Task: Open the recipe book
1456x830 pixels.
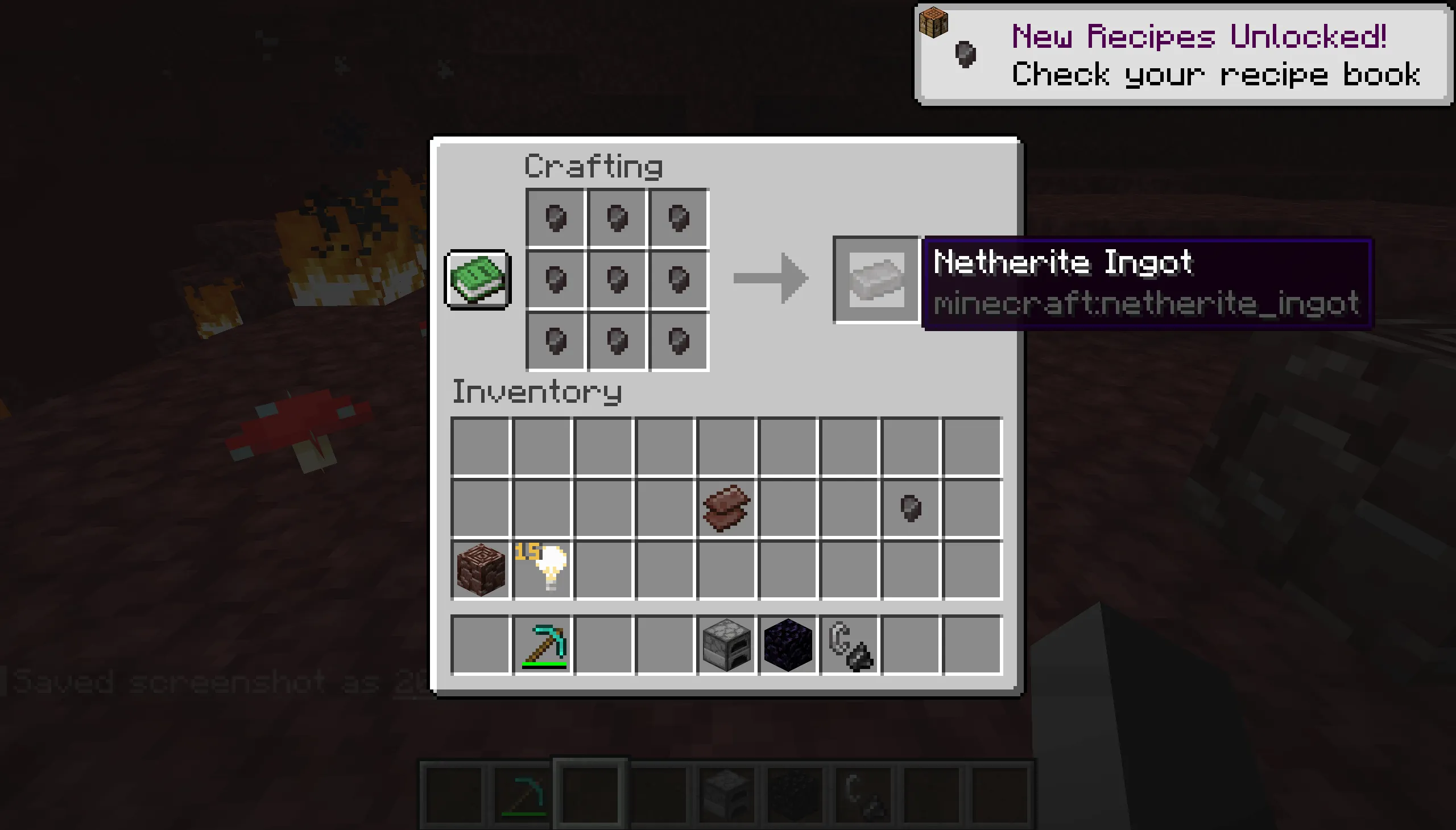Action: (477, 280)
